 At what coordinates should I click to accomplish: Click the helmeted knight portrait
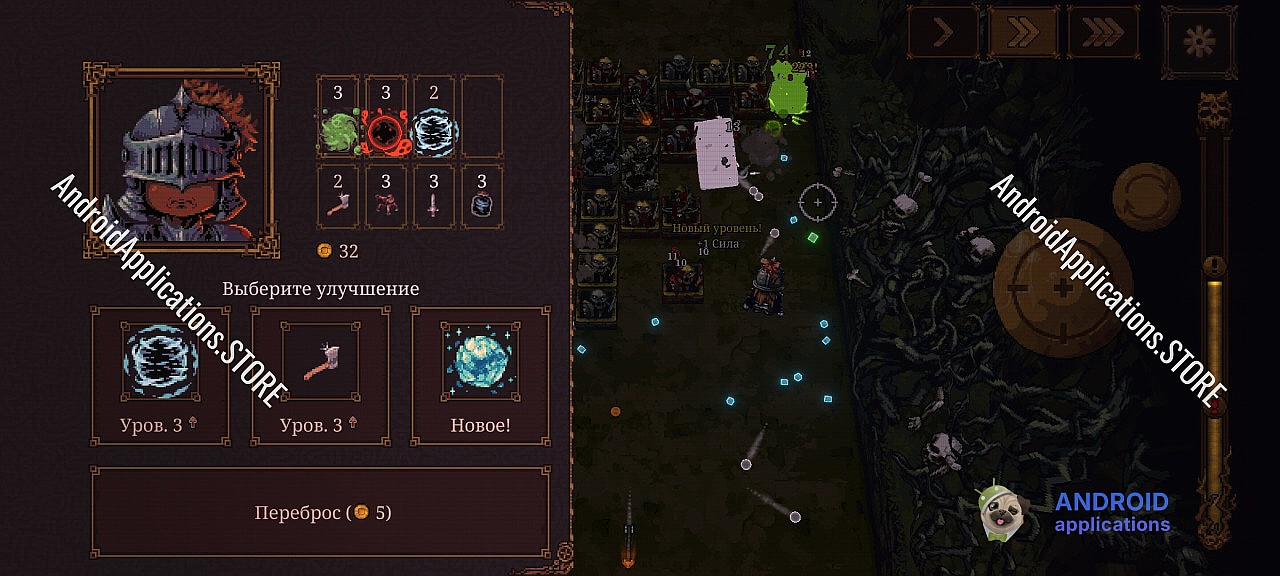click(182, 160)
